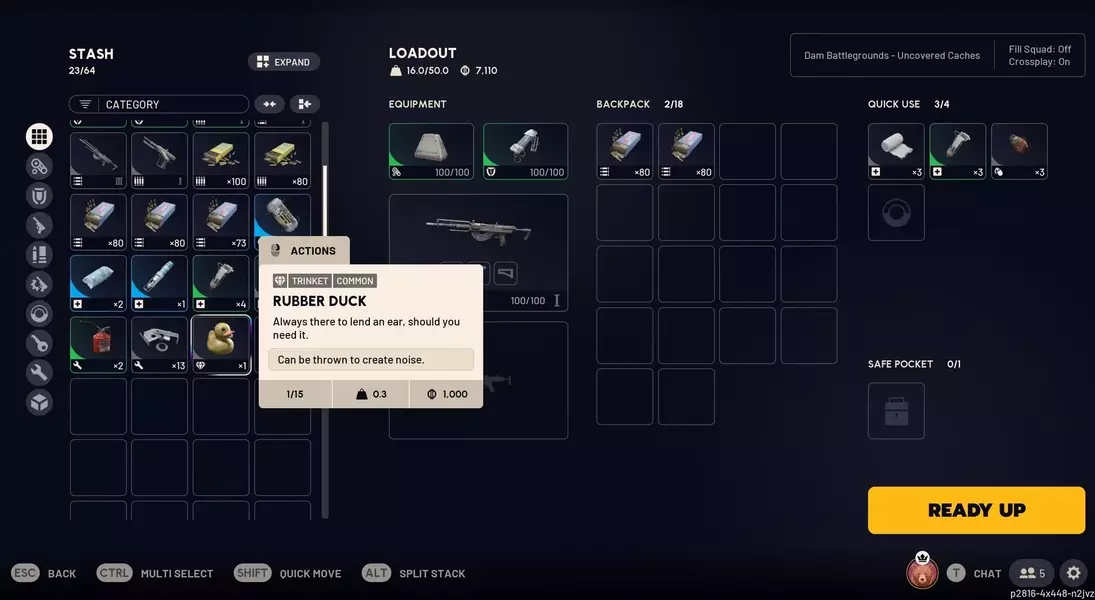This screenshot has height=600, width=1095.
Task: Filter stash by the weapons category
Action: [x=40, y=225]
